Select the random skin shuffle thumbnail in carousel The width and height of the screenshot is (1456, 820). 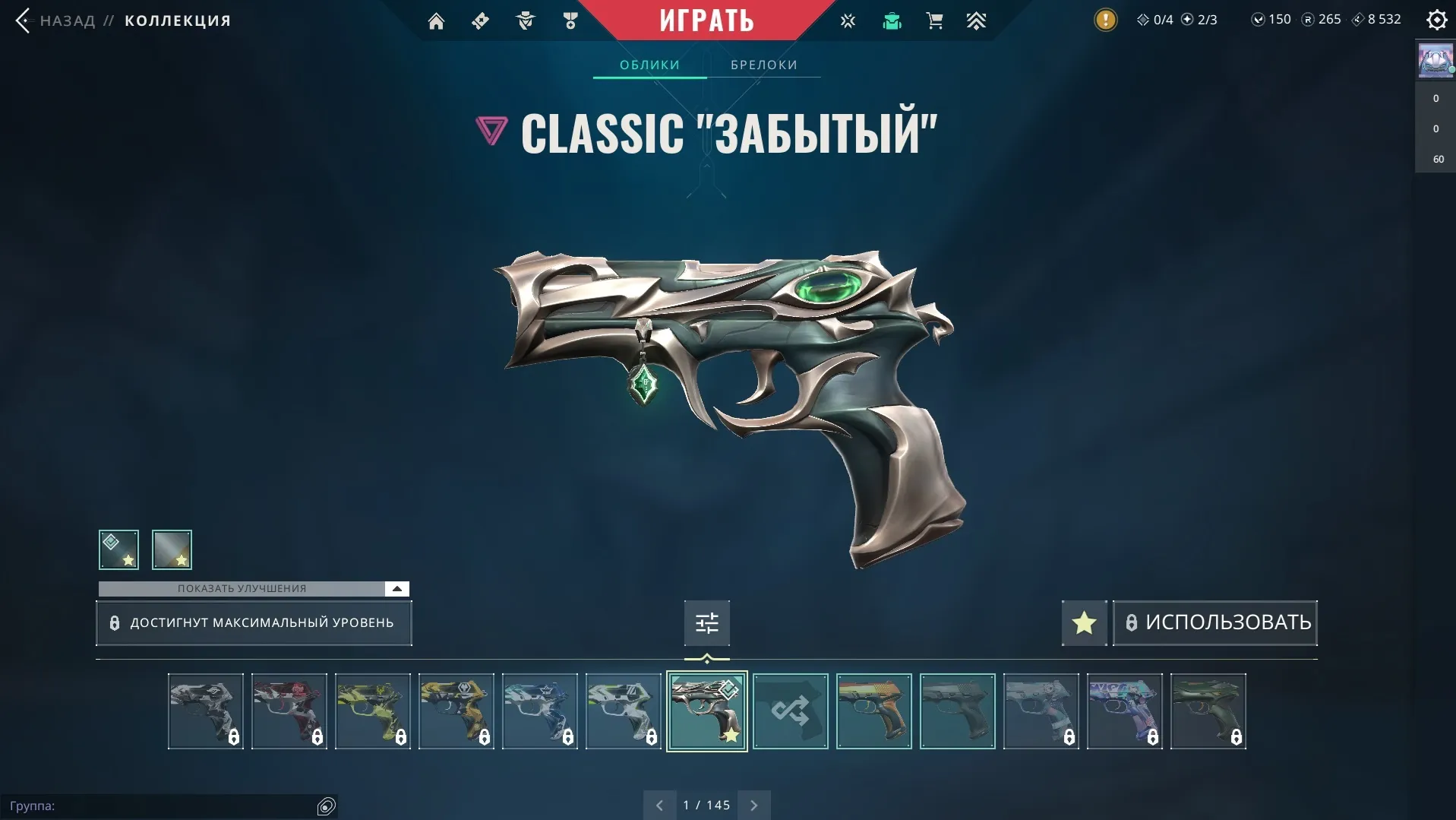790,711
